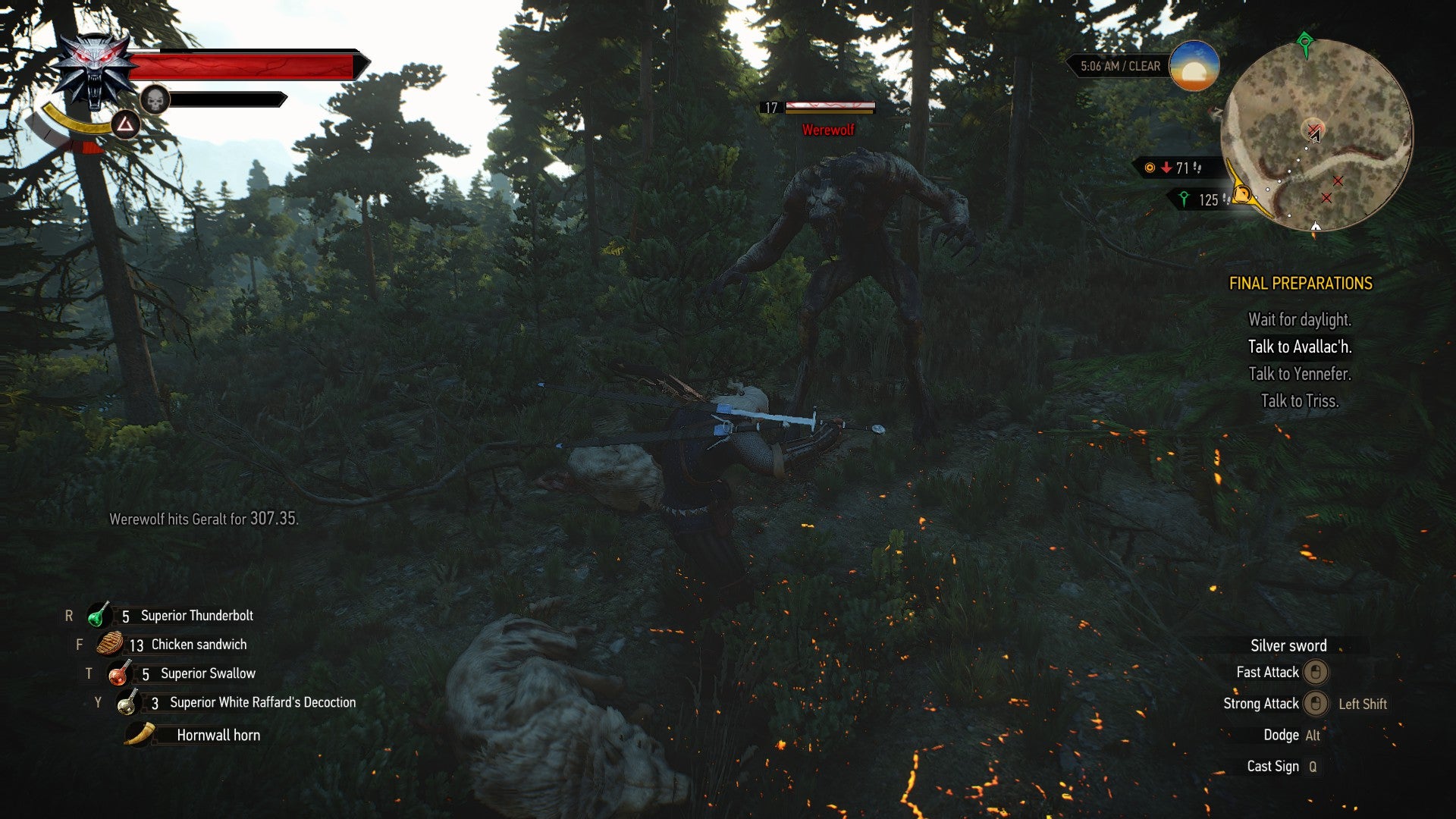Click the Superior White Raffard's Decoction flask icon
This screenshot has width=1456, height=819.
pyautogui.click(x=126, y=702)
